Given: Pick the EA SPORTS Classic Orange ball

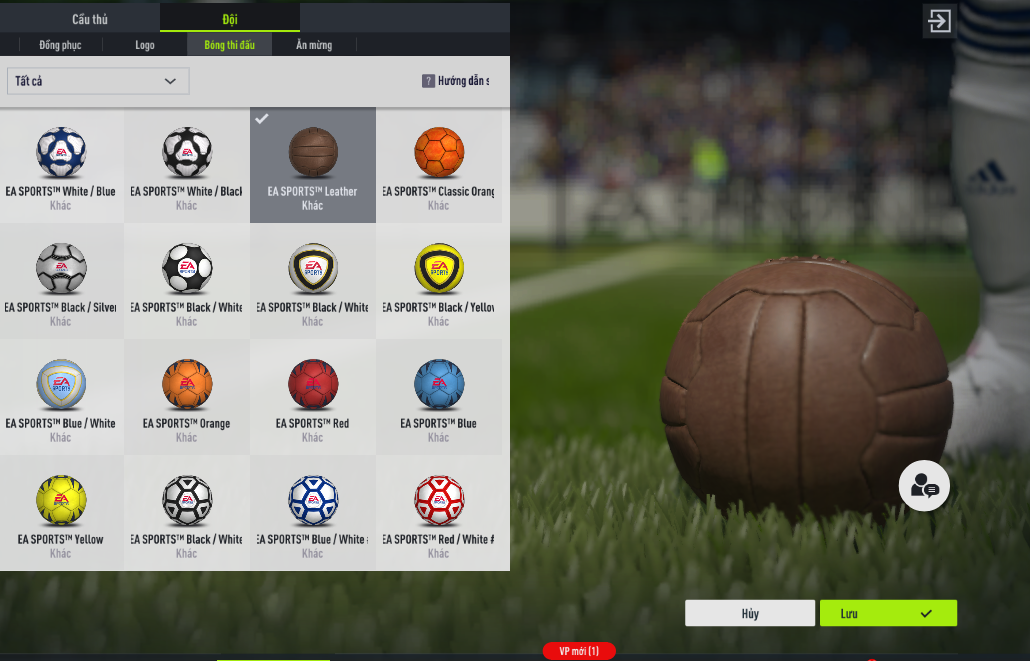Looking at the screenshot, I should 439,165.
